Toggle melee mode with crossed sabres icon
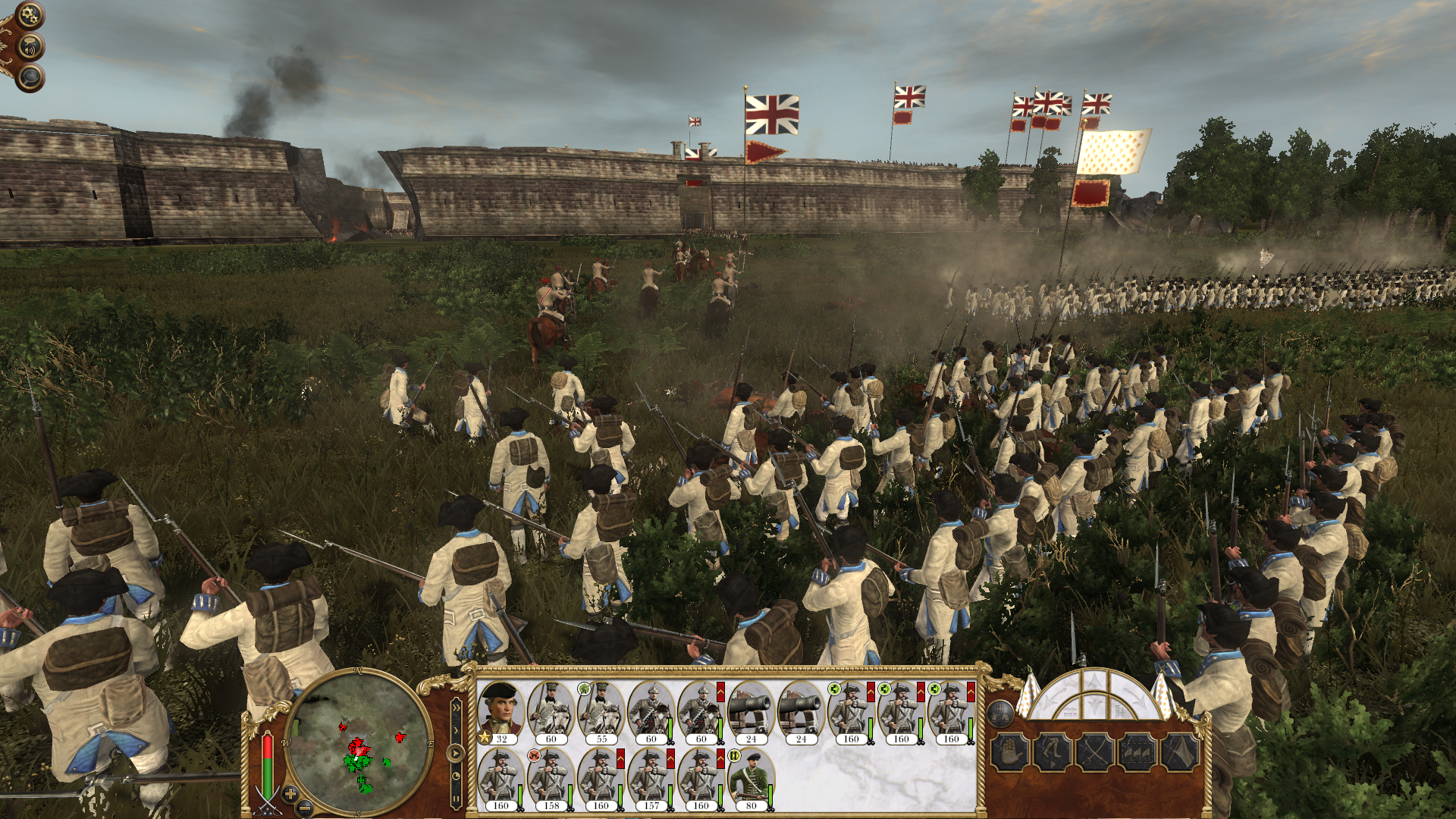Image resolution: width=1456 pixels, height=819 pixels. pyautogui.click(x=1095, y=753)
